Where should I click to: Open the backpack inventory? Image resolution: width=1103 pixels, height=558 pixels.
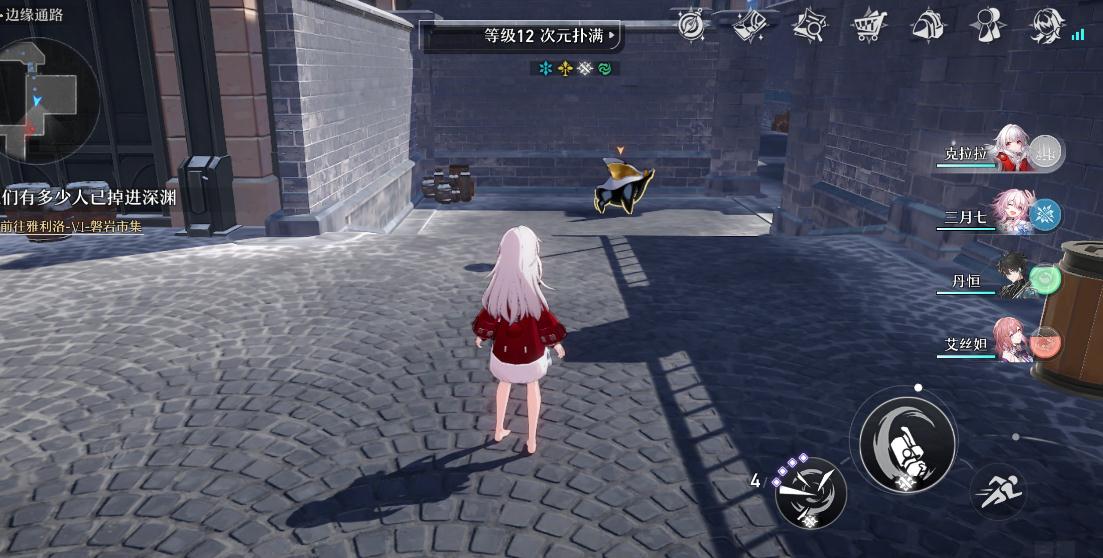coord(928,26)
